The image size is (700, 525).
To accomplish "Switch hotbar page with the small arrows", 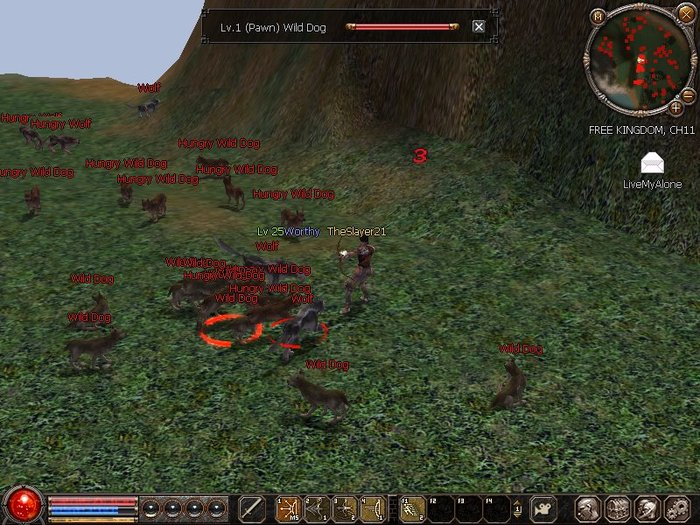I will (516, 508).
